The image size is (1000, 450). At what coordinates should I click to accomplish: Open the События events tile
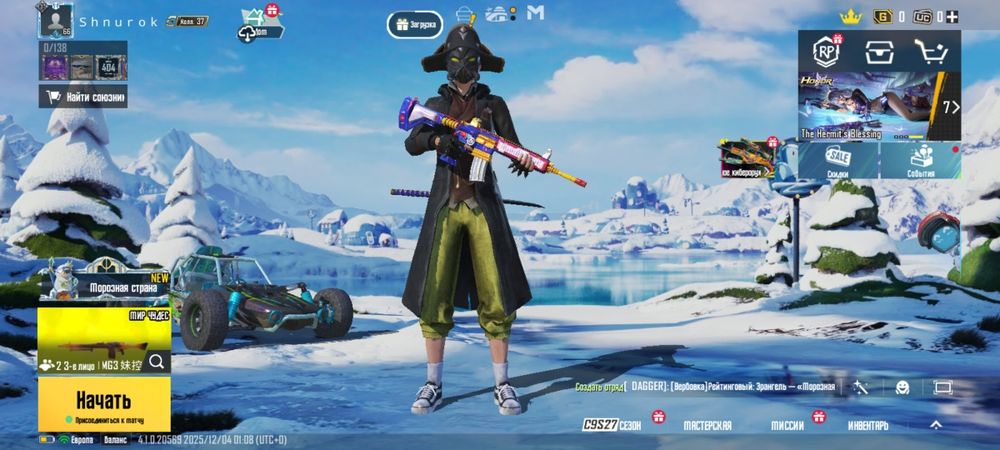[x=920, y=160]
